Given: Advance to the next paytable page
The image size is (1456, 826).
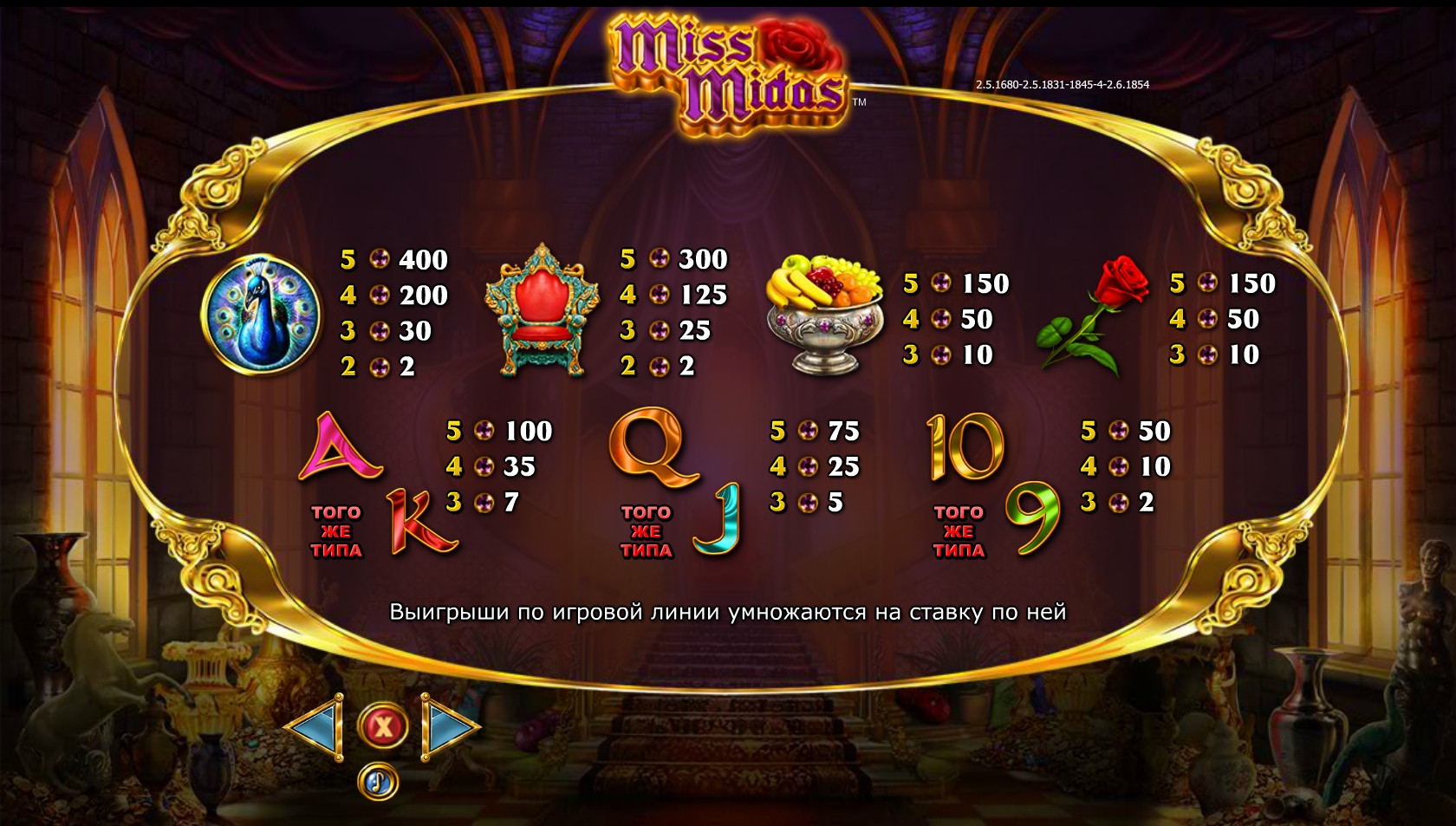Looking at the screenshot, I should pyautogui.click(x=448, y=727).
